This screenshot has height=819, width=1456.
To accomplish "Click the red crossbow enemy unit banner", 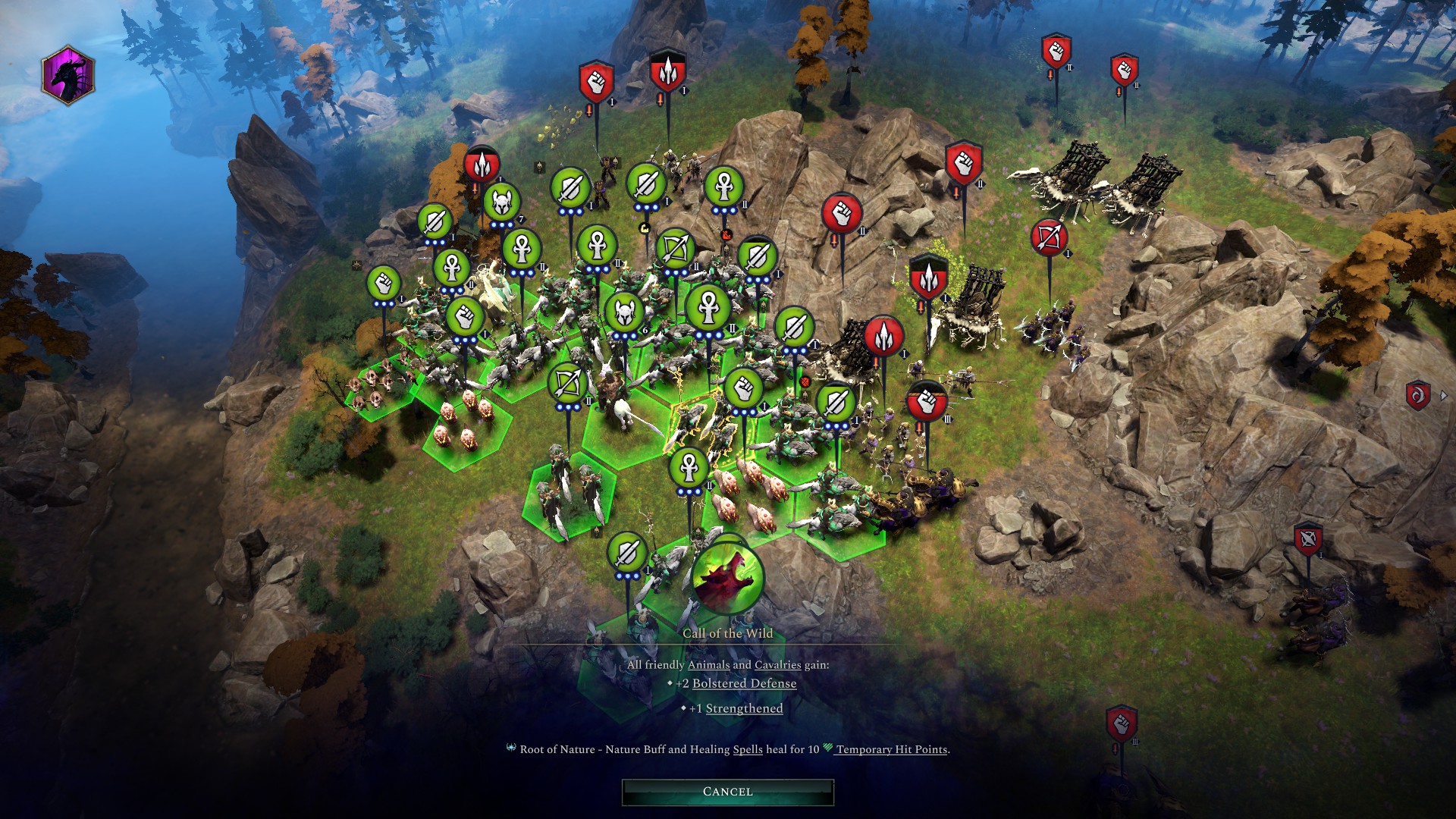I will point(1050,237).
